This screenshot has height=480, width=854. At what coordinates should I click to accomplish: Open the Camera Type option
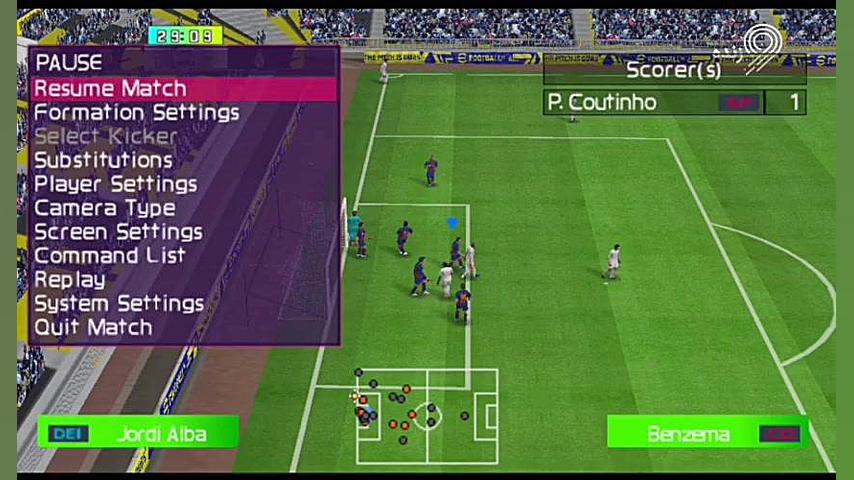pyautogui.click(x=104, y=208)
